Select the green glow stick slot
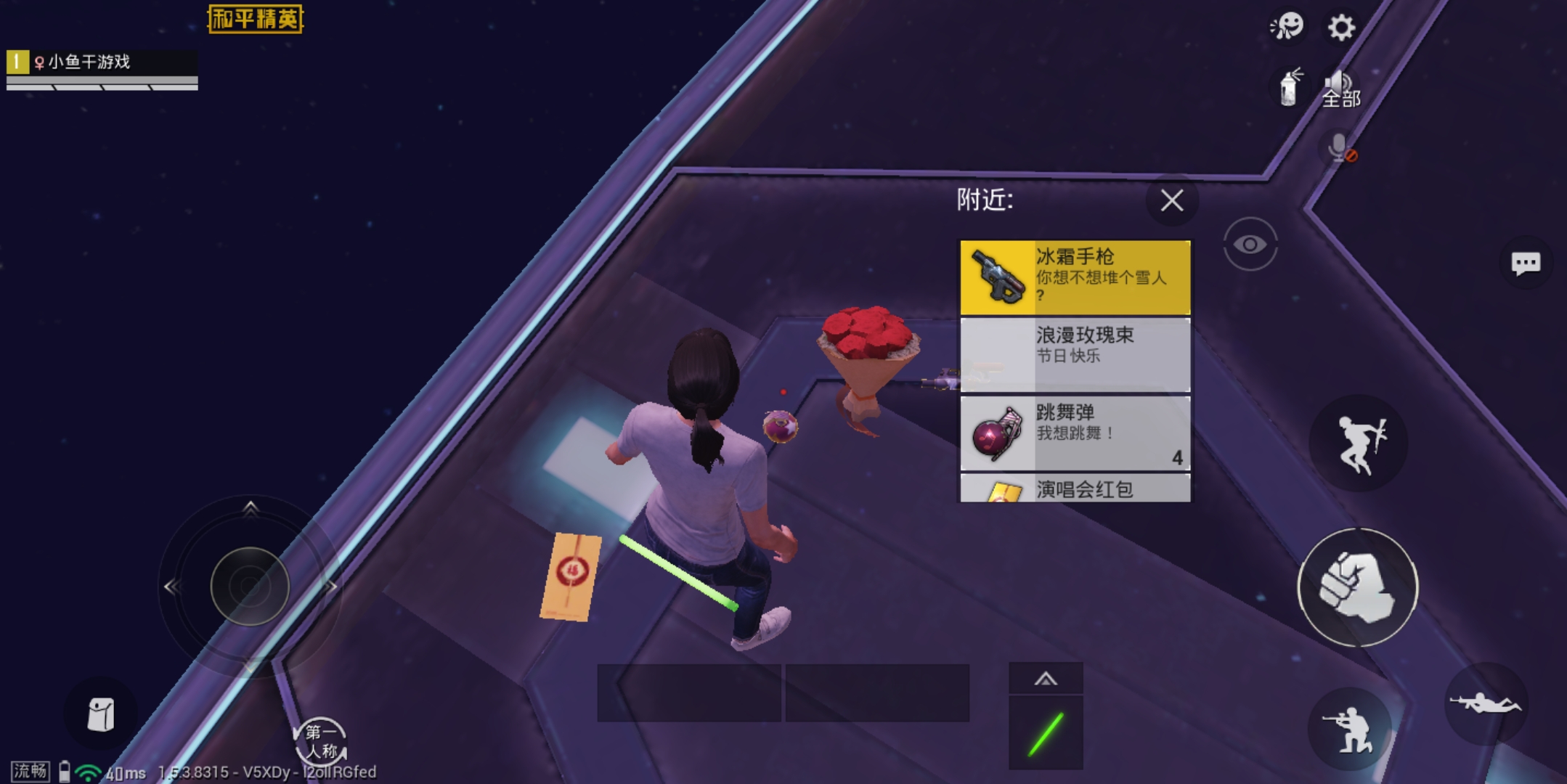The width and height of the screenshot is (1567, 784). click(x=1045, y=733)
